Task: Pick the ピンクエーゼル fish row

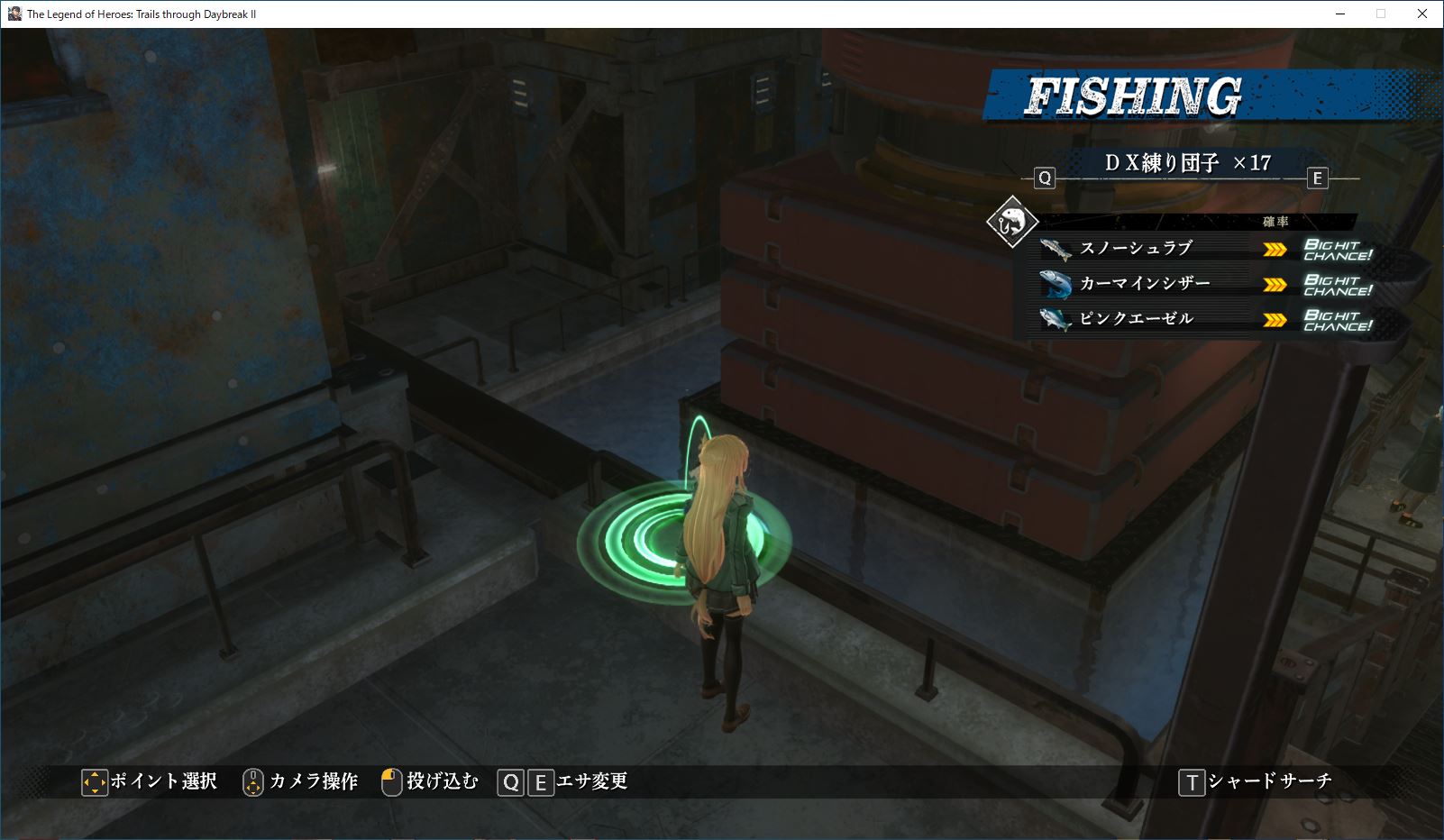Action: pos(1136,318)
